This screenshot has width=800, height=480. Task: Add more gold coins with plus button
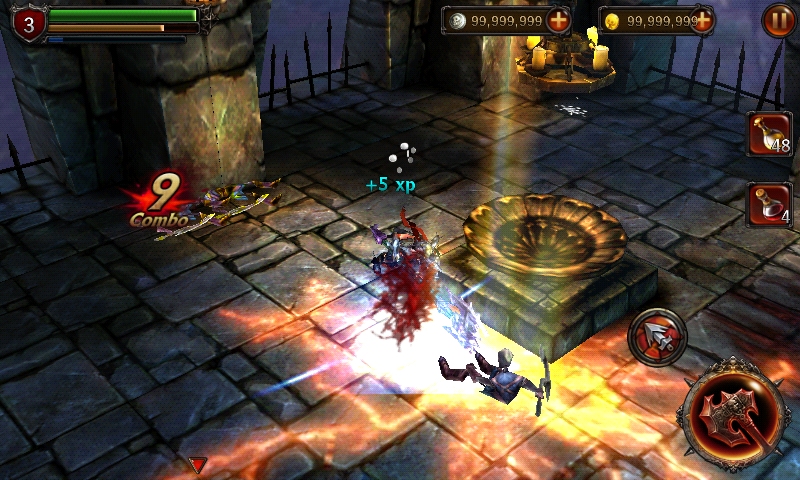coord(702,20)
